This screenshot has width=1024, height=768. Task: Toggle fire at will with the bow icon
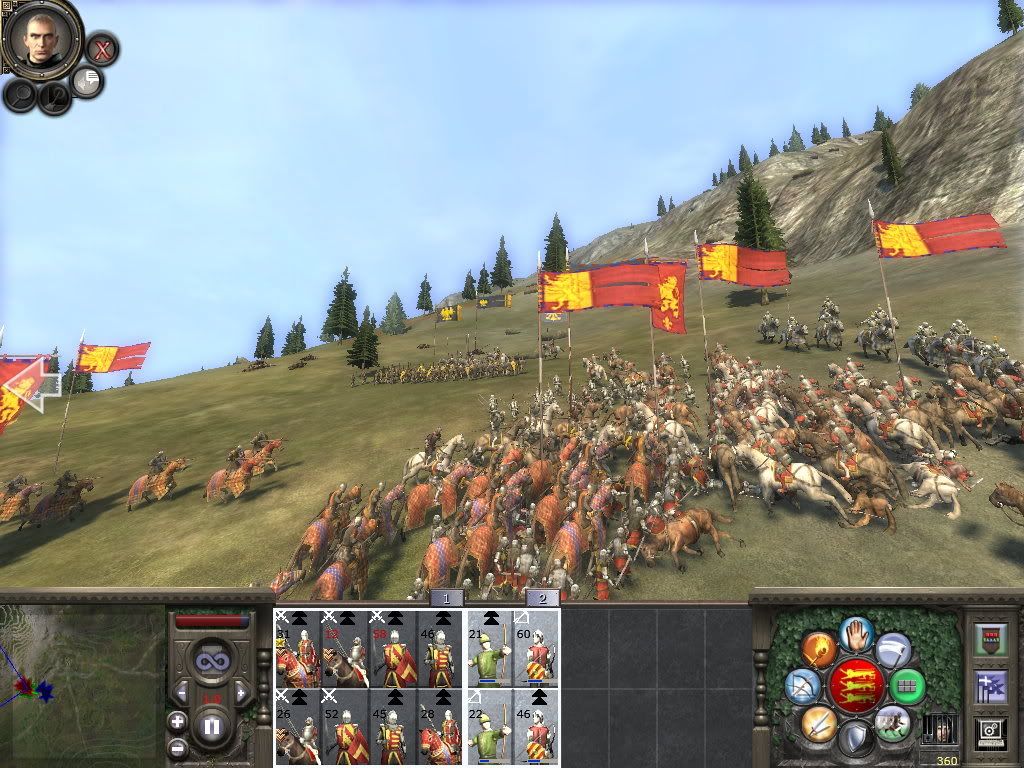802,686
